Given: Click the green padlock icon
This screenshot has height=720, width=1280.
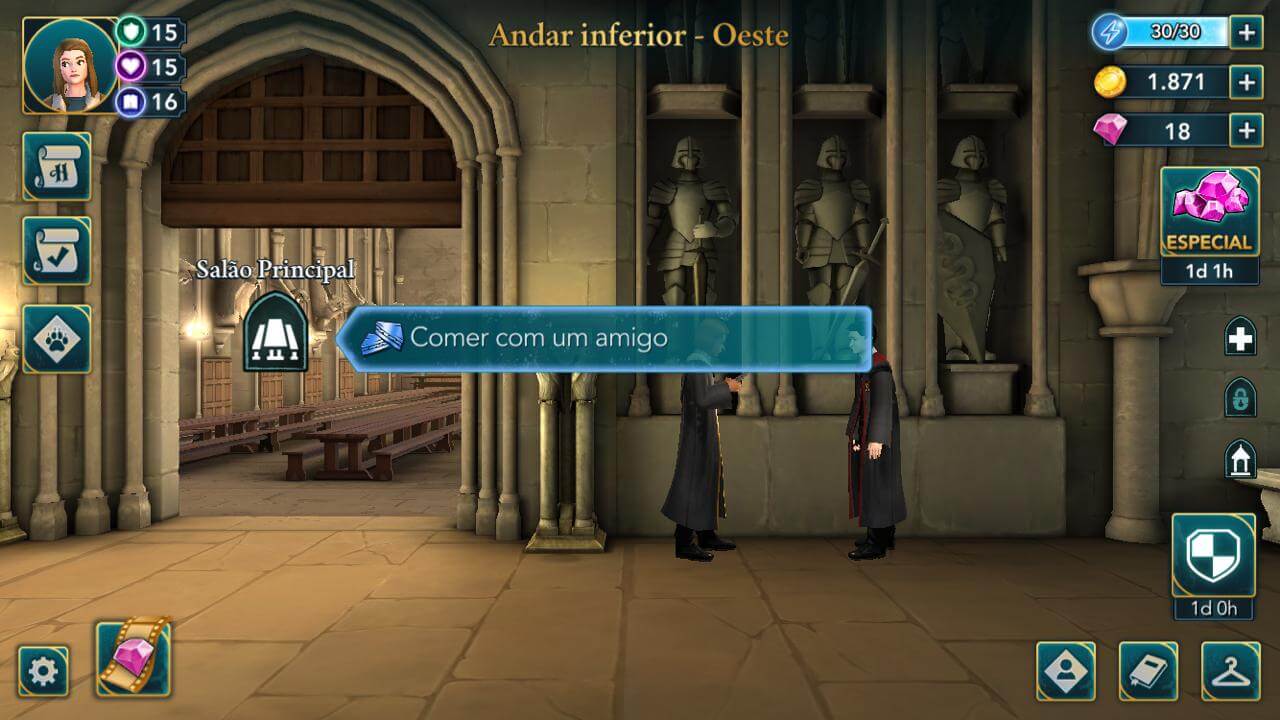Looking at the screenshot, I should pos(1240,398).
